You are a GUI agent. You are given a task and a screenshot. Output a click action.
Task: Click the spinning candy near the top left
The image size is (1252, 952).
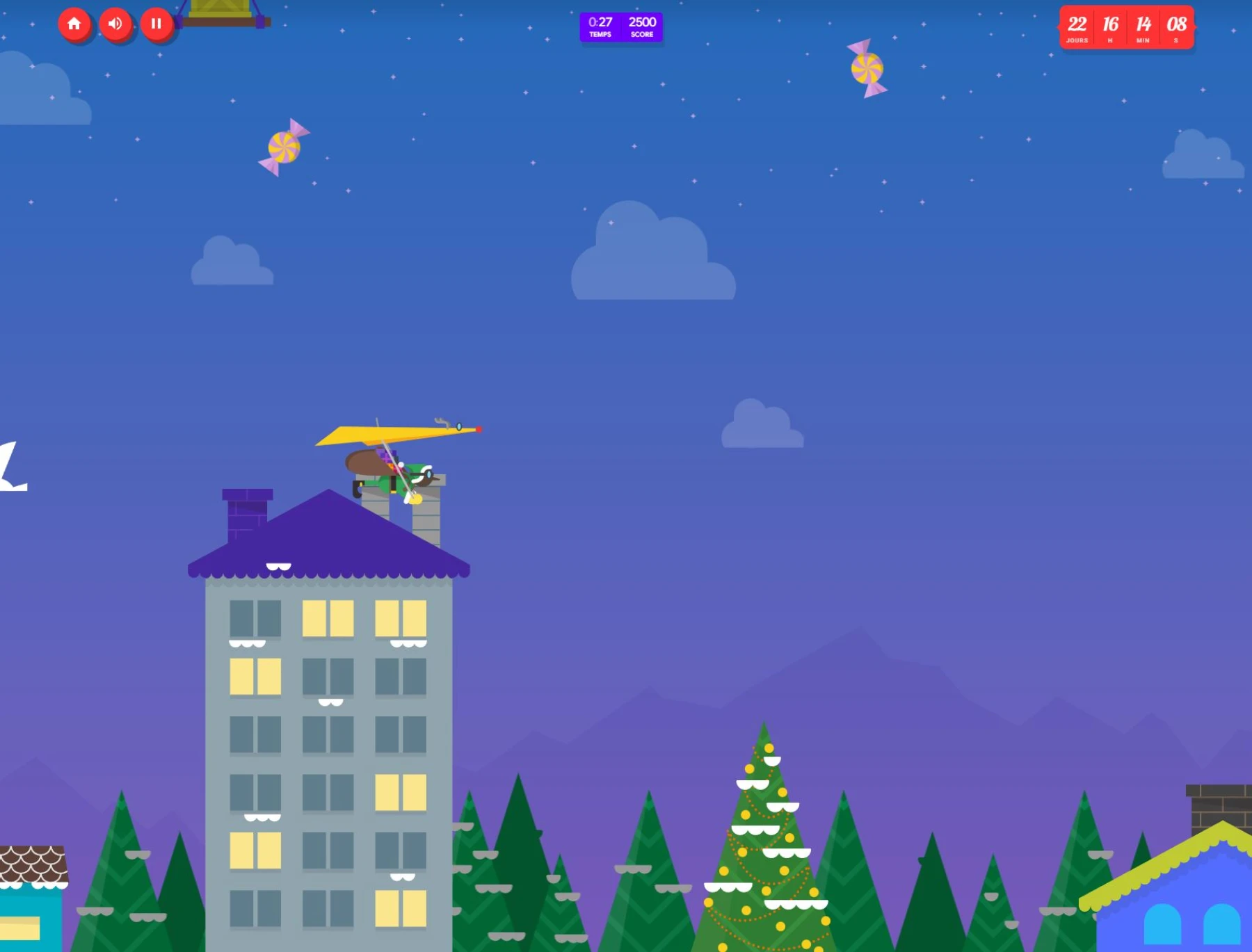(284, 147)
